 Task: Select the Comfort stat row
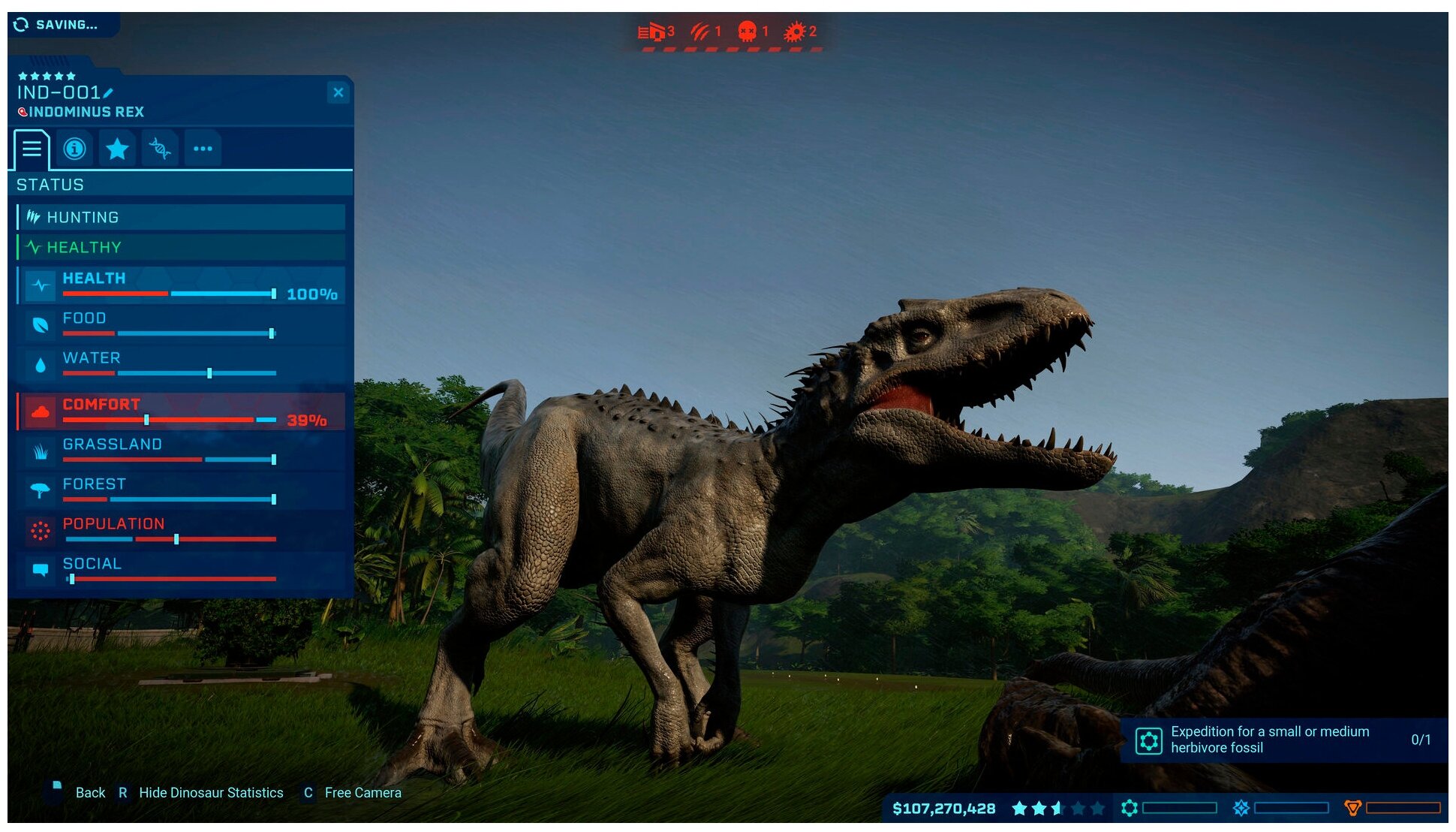click(x=180, y=411)
